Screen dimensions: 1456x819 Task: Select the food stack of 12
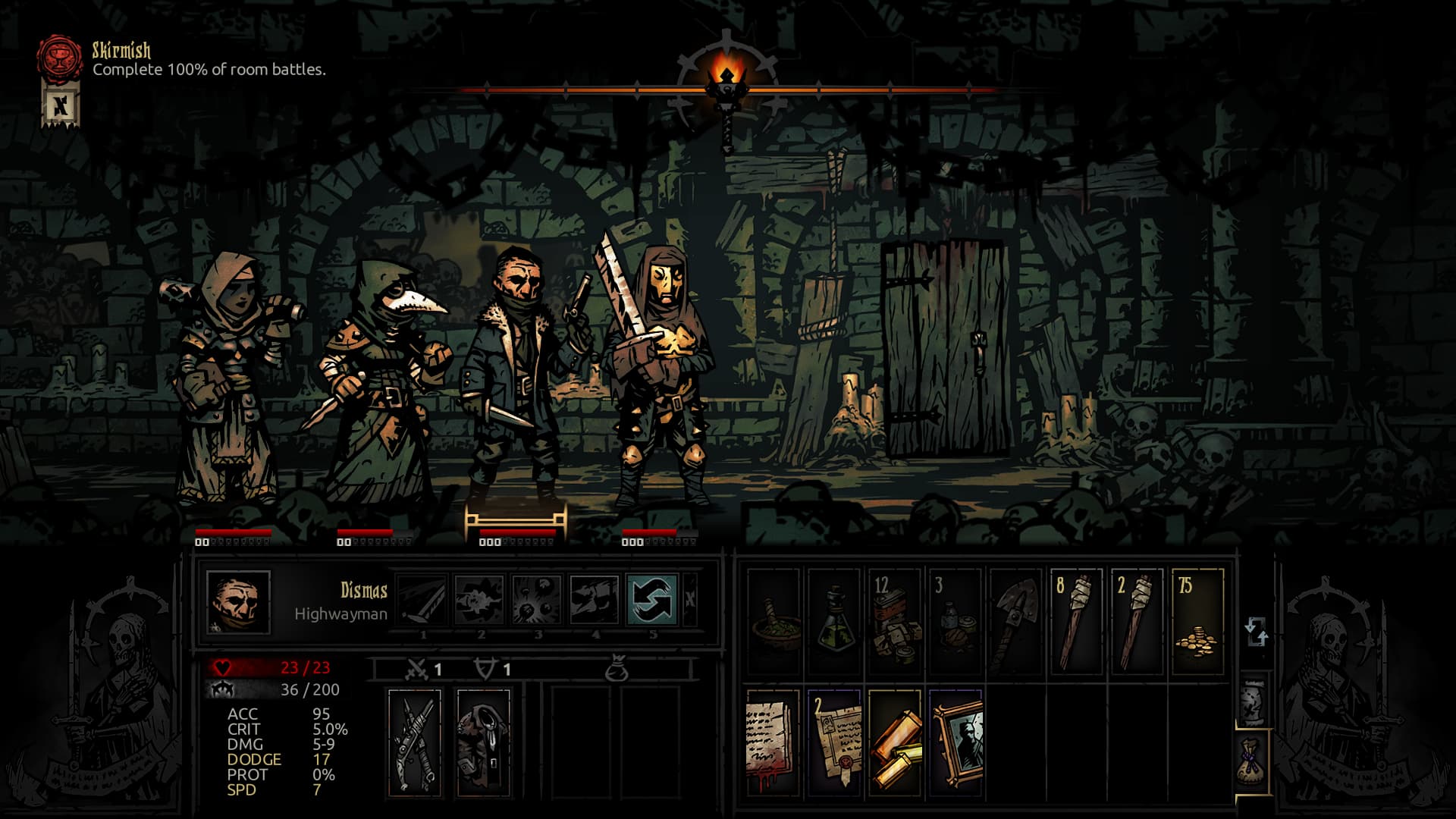895,622
